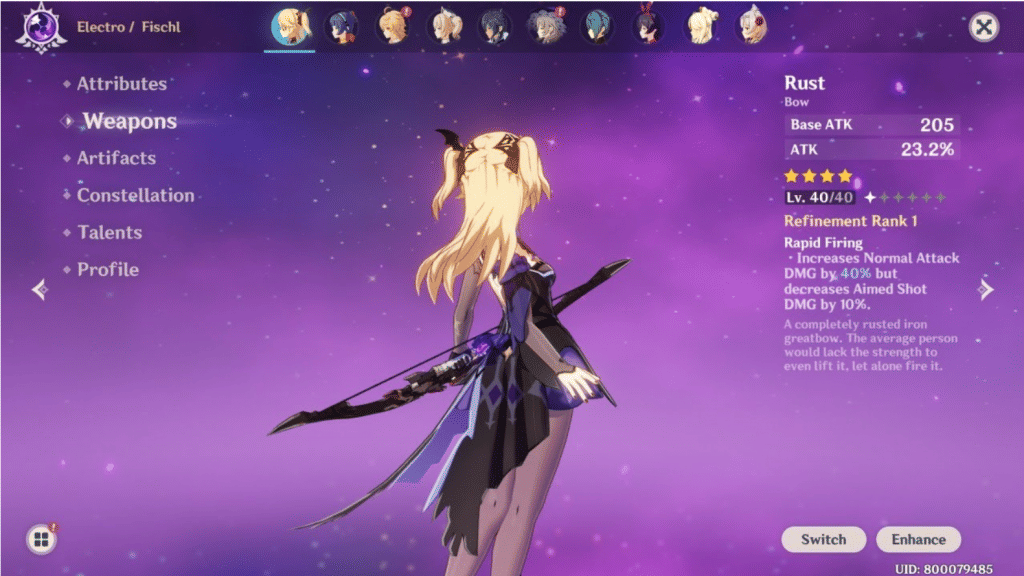Choose the gray-haired character portrait with red badge
Image resolution: width=1024 pixels, height=576 pixels.
click(546, 27)
